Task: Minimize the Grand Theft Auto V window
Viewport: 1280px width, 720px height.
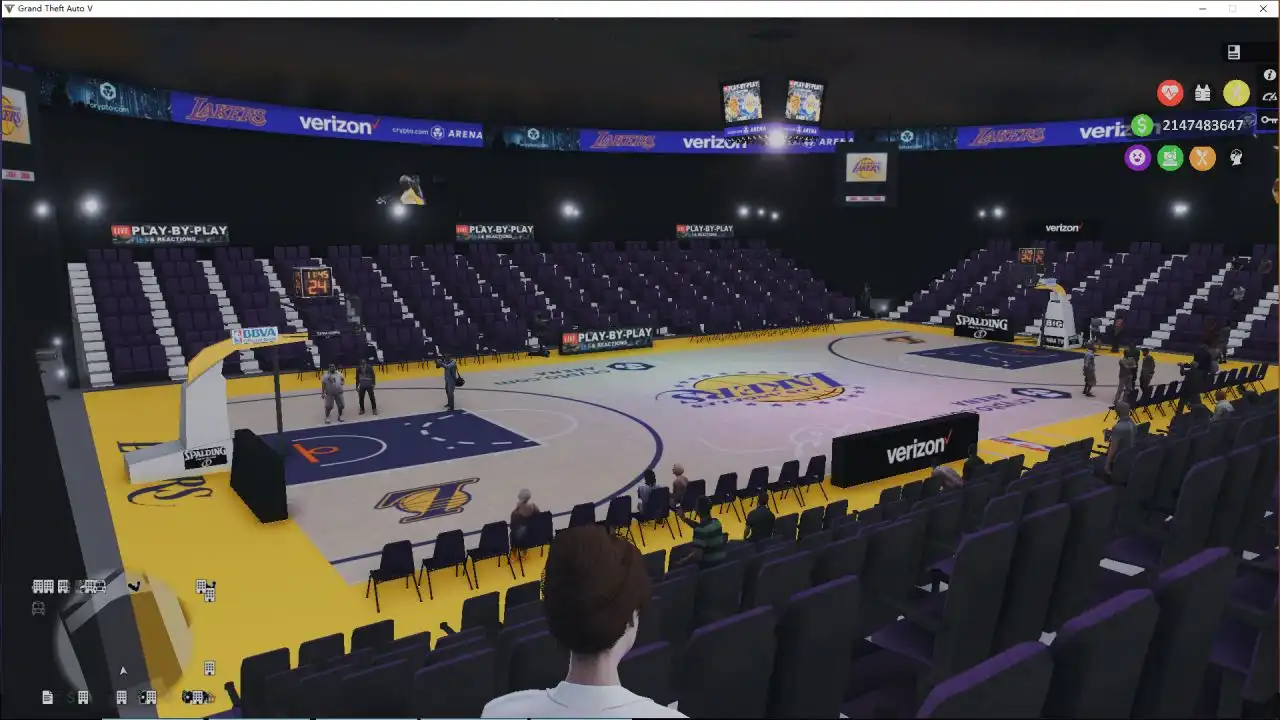Action: (x=1202, y=9)
